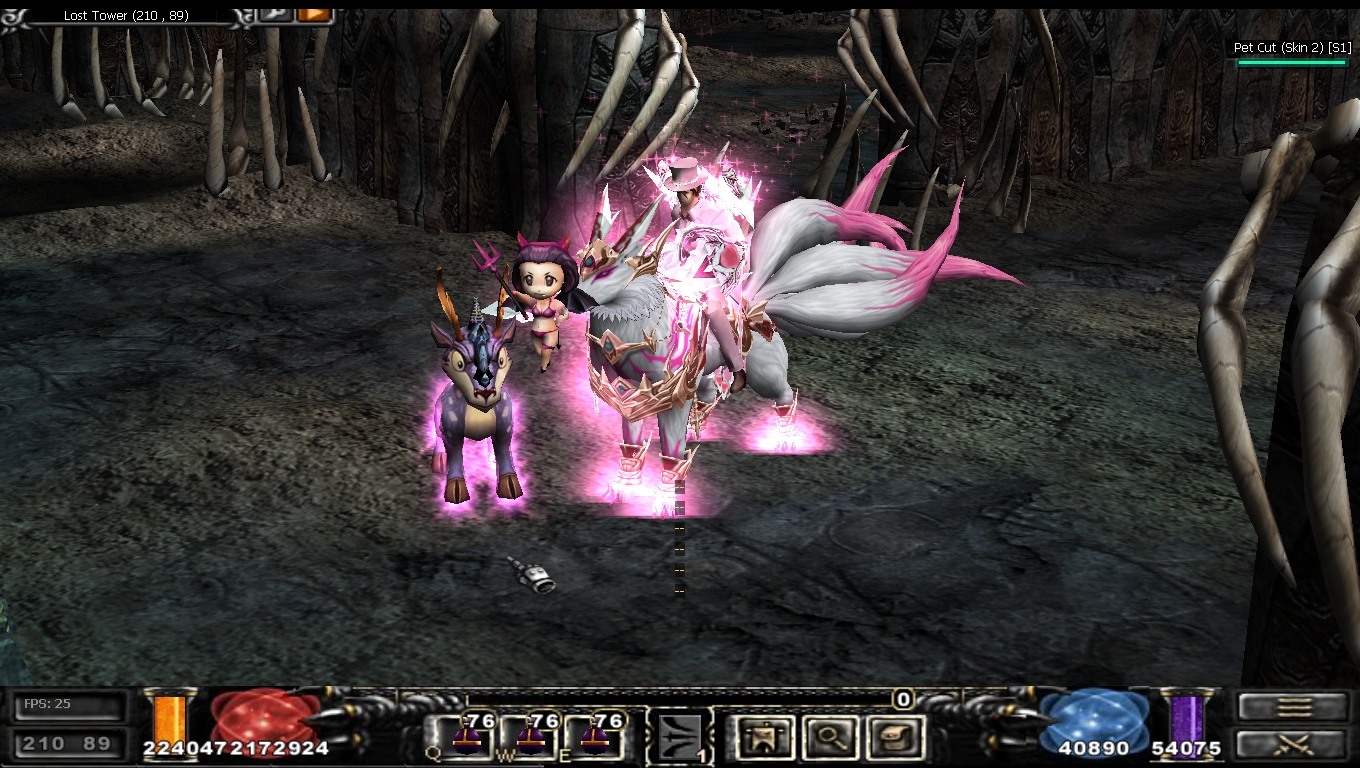Use the potion in the W slot
Viewport: 1360px width, 768px height.
[x=530, y=737]
